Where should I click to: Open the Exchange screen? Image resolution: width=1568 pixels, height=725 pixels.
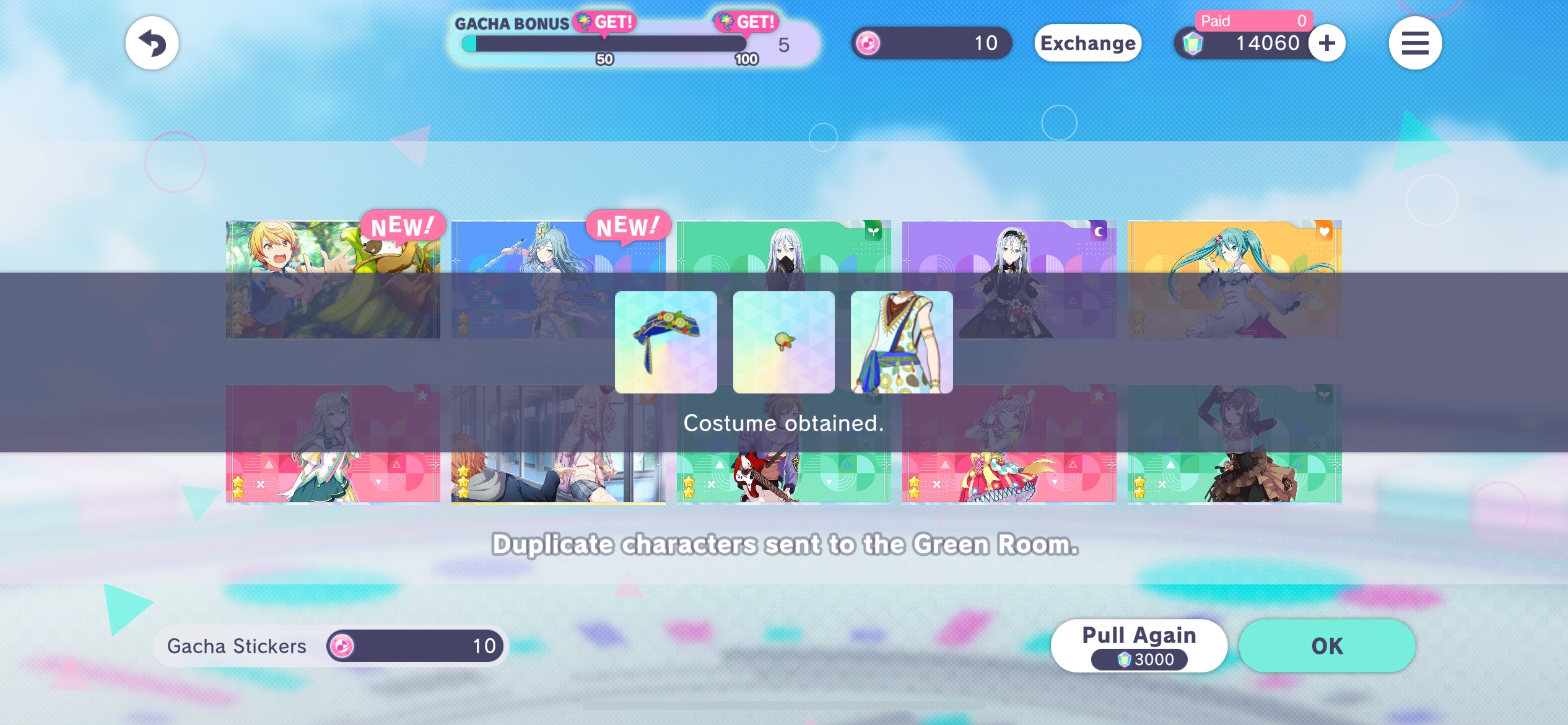coord(1088,43)
